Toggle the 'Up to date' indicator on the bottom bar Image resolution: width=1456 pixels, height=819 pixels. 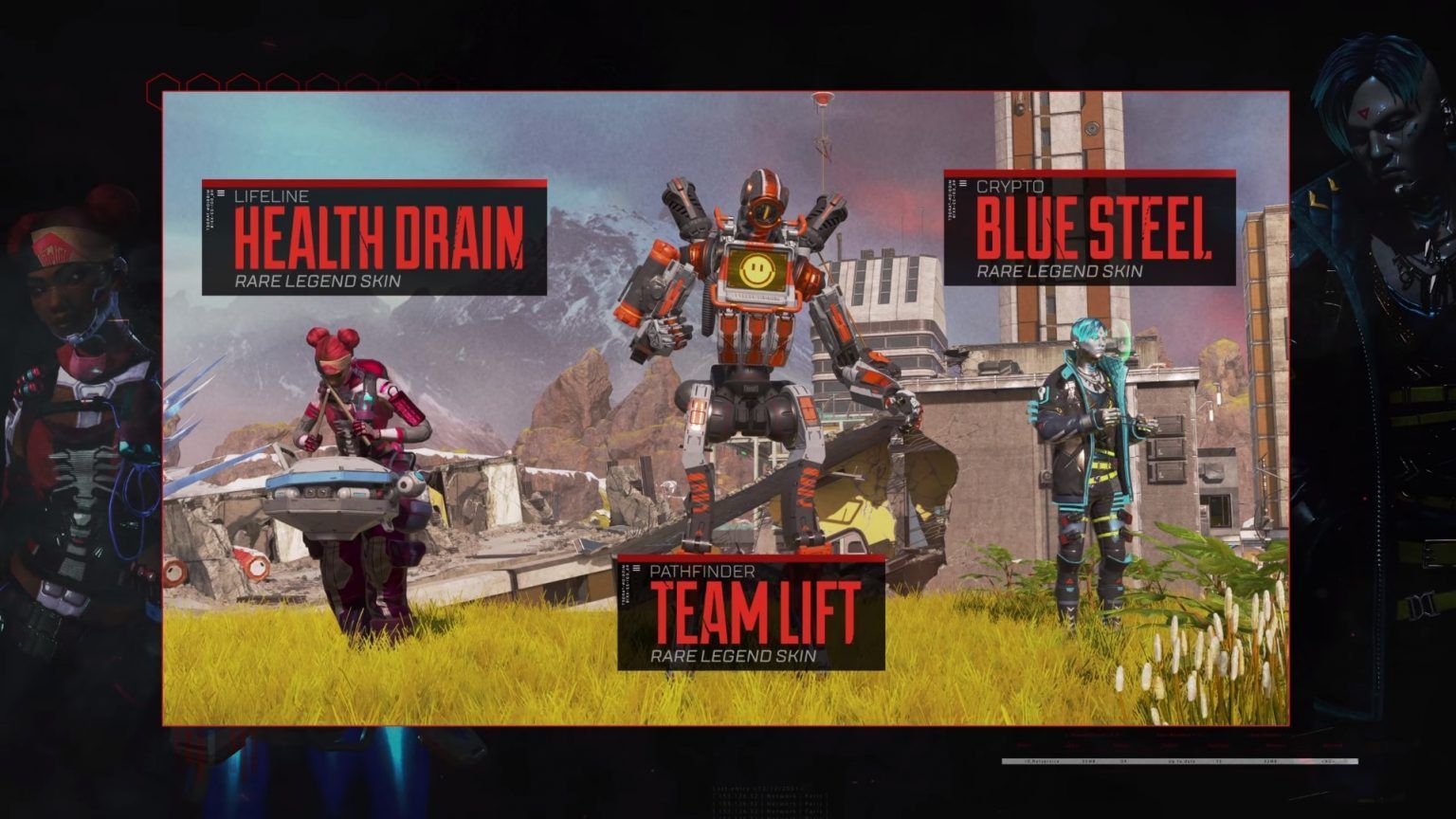(x=1181, y=759)
